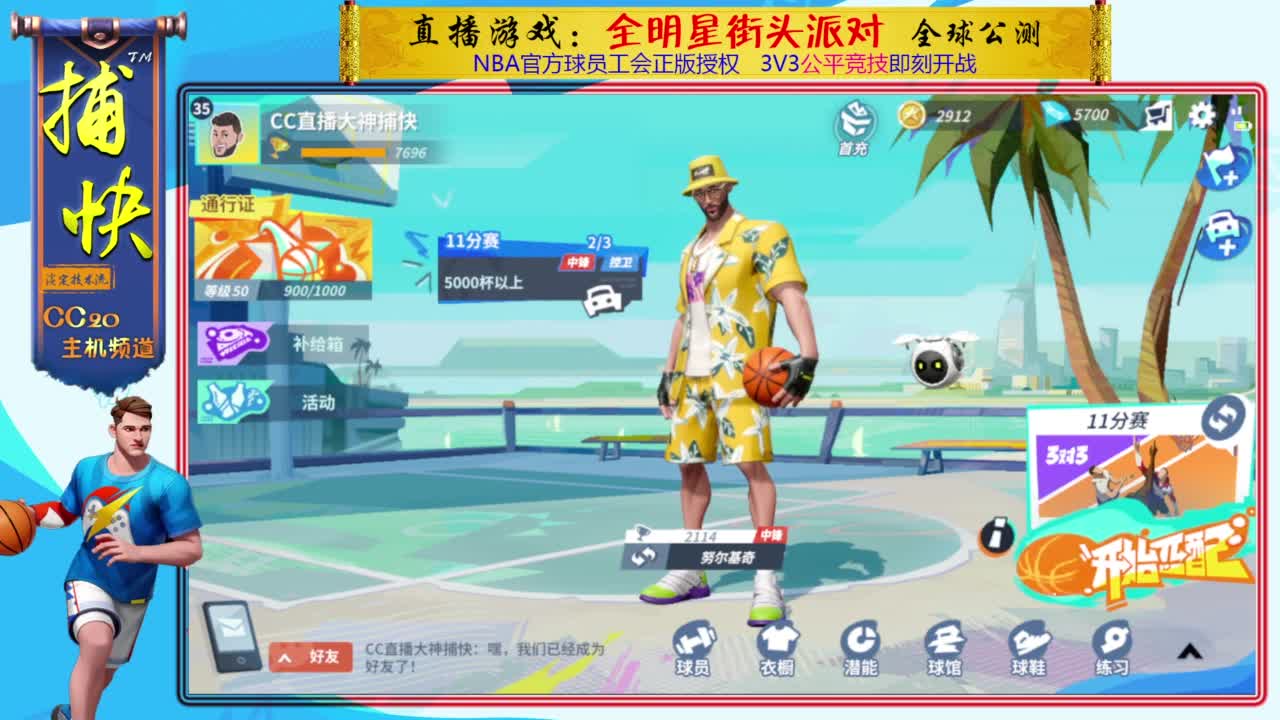Open the in-game shop cart icon
1280x720 pixels.
1155,117
